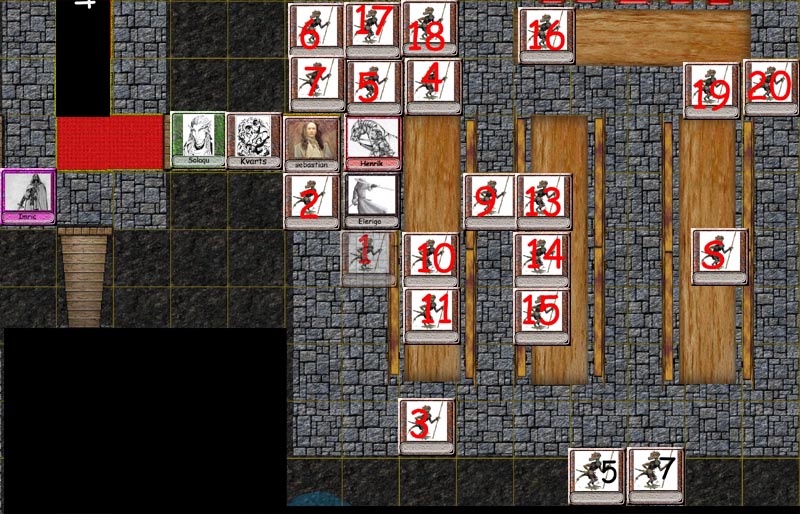
Task: Click enemy token number 11
Action: 432,314
